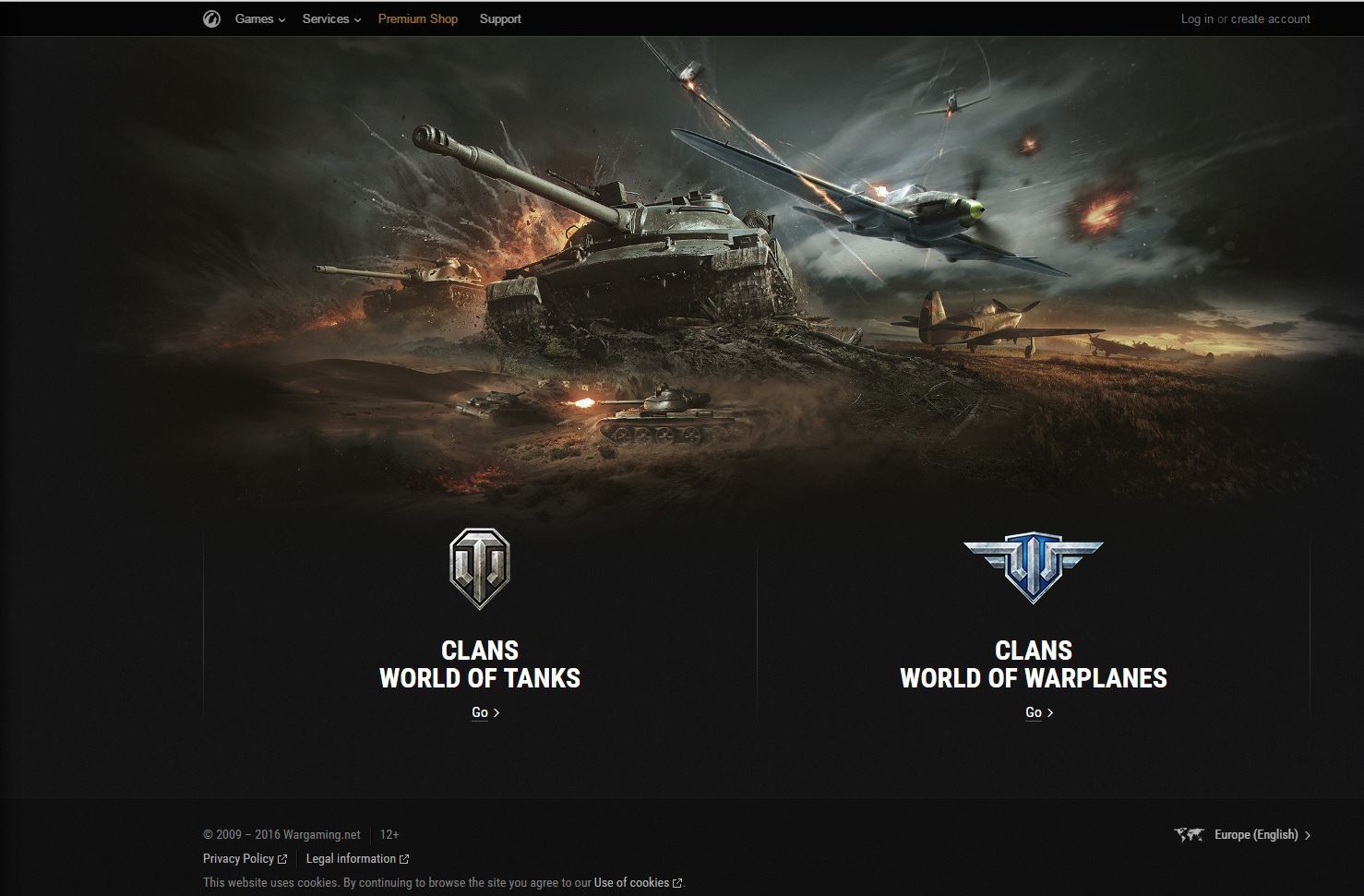Go to World of Tanks clans
The height and width of the screenshot is (896, 1364).
(x=485, y=712)
